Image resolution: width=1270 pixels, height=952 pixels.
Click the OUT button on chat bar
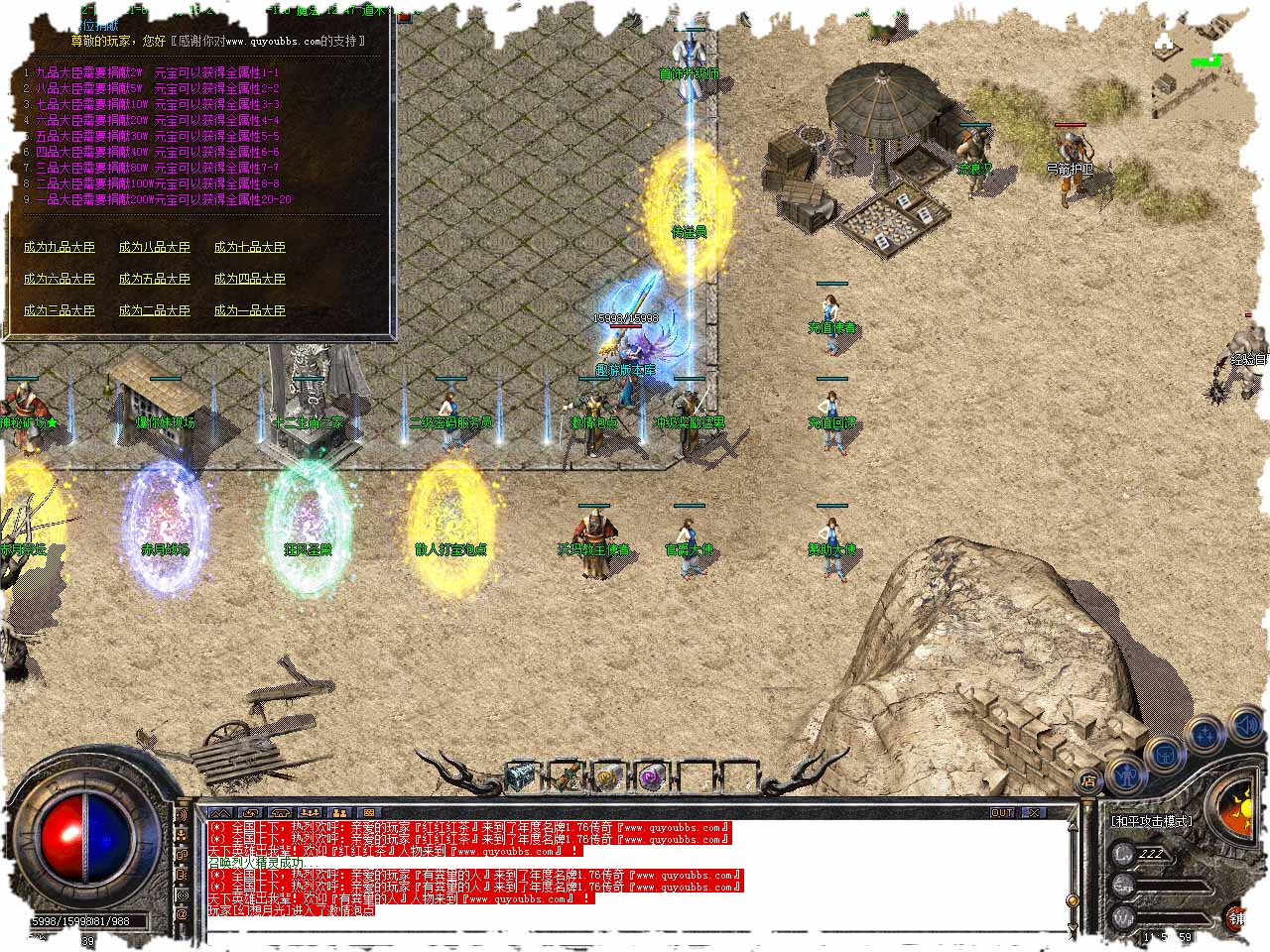[1002, 812]
